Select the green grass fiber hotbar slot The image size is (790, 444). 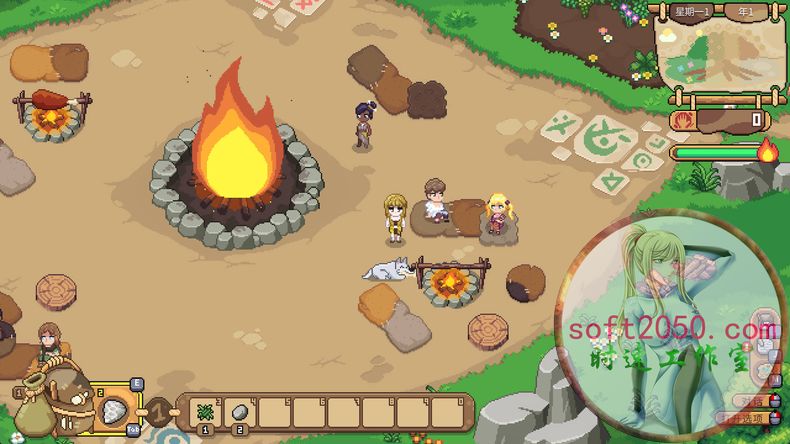tap(204, 411)
